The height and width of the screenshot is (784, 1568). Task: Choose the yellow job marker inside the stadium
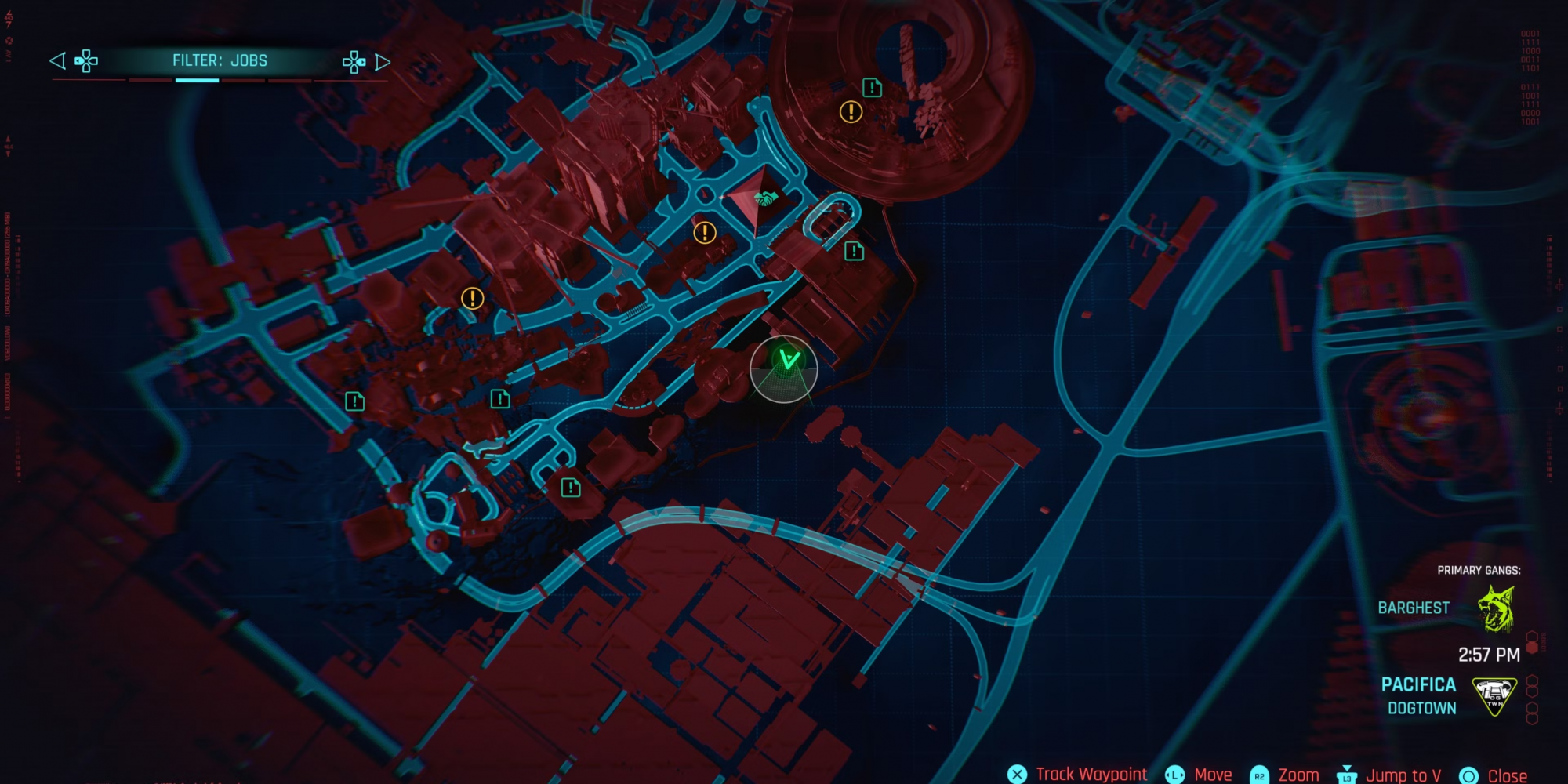tap(851, 112)
